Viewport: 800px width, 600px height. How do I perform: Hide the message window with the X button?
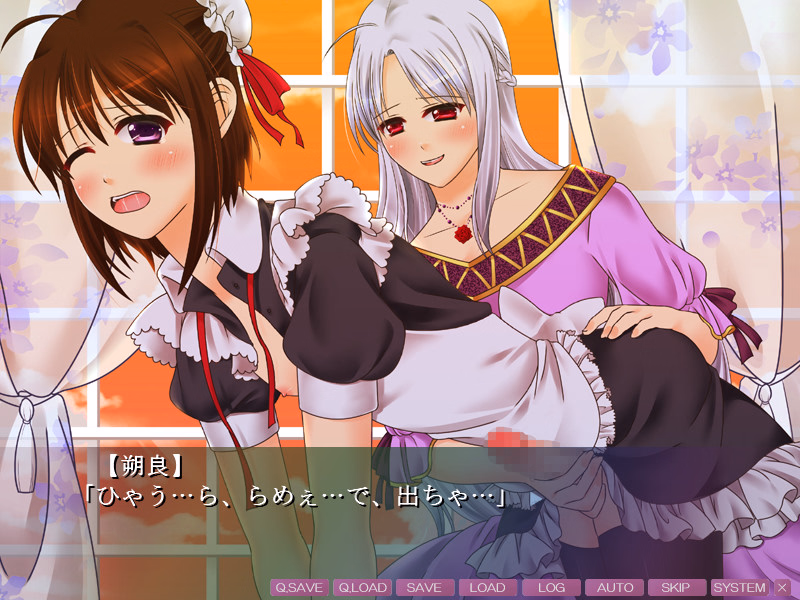coord(782,588)
